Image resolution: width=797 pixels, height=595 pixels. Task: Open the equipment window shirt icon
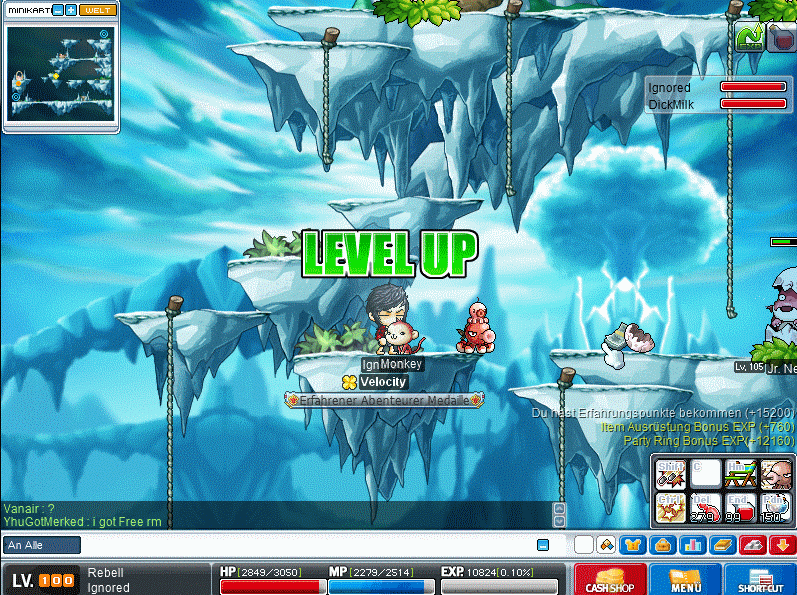632,545
